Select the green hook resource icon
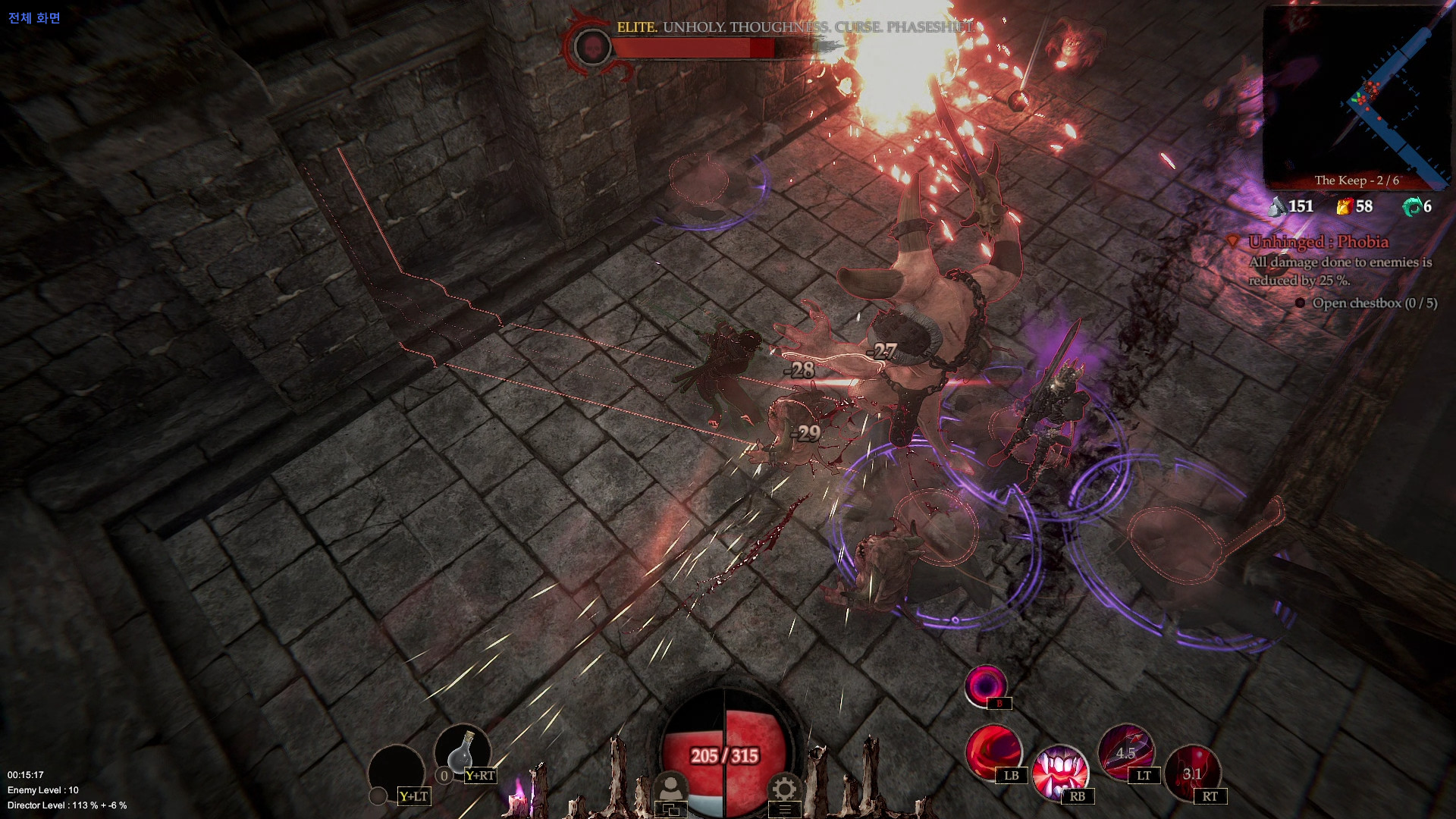 [x=1414, y=205]
